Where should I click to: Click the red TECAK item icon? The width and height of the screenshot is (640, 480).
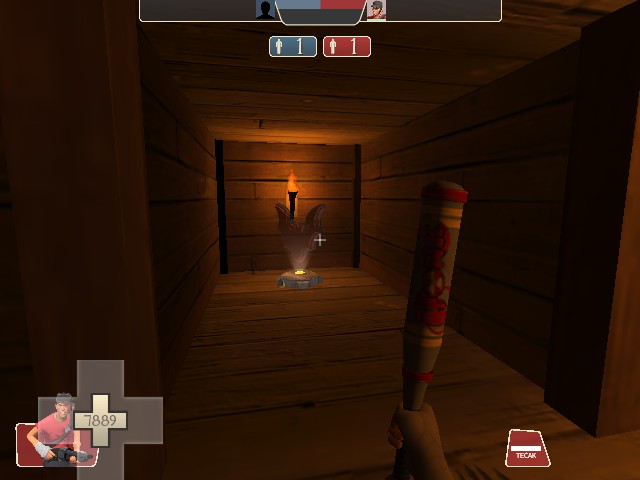pos(527,449)
